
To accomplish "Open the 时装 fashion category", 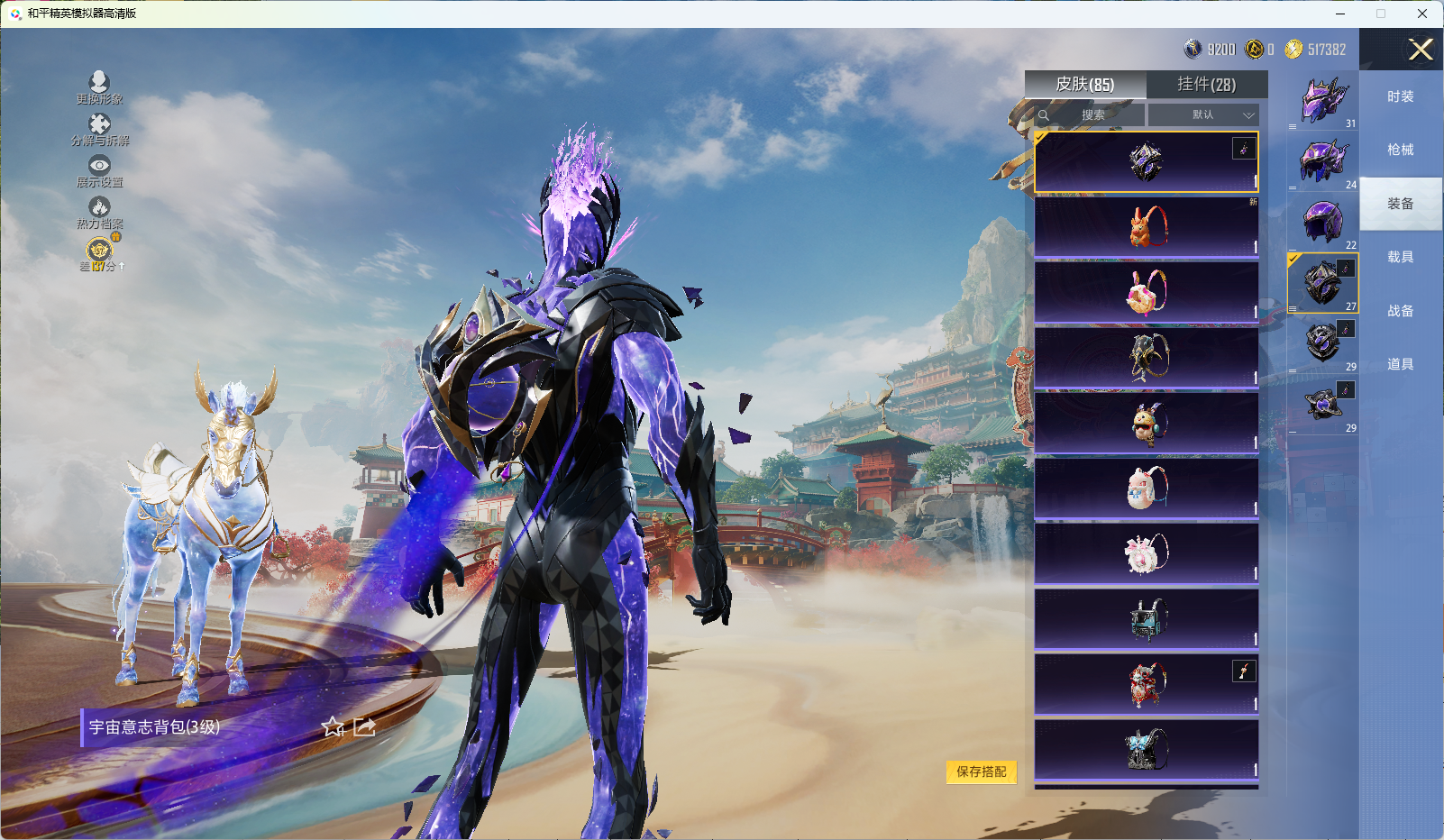I will tap(1400, 96).
